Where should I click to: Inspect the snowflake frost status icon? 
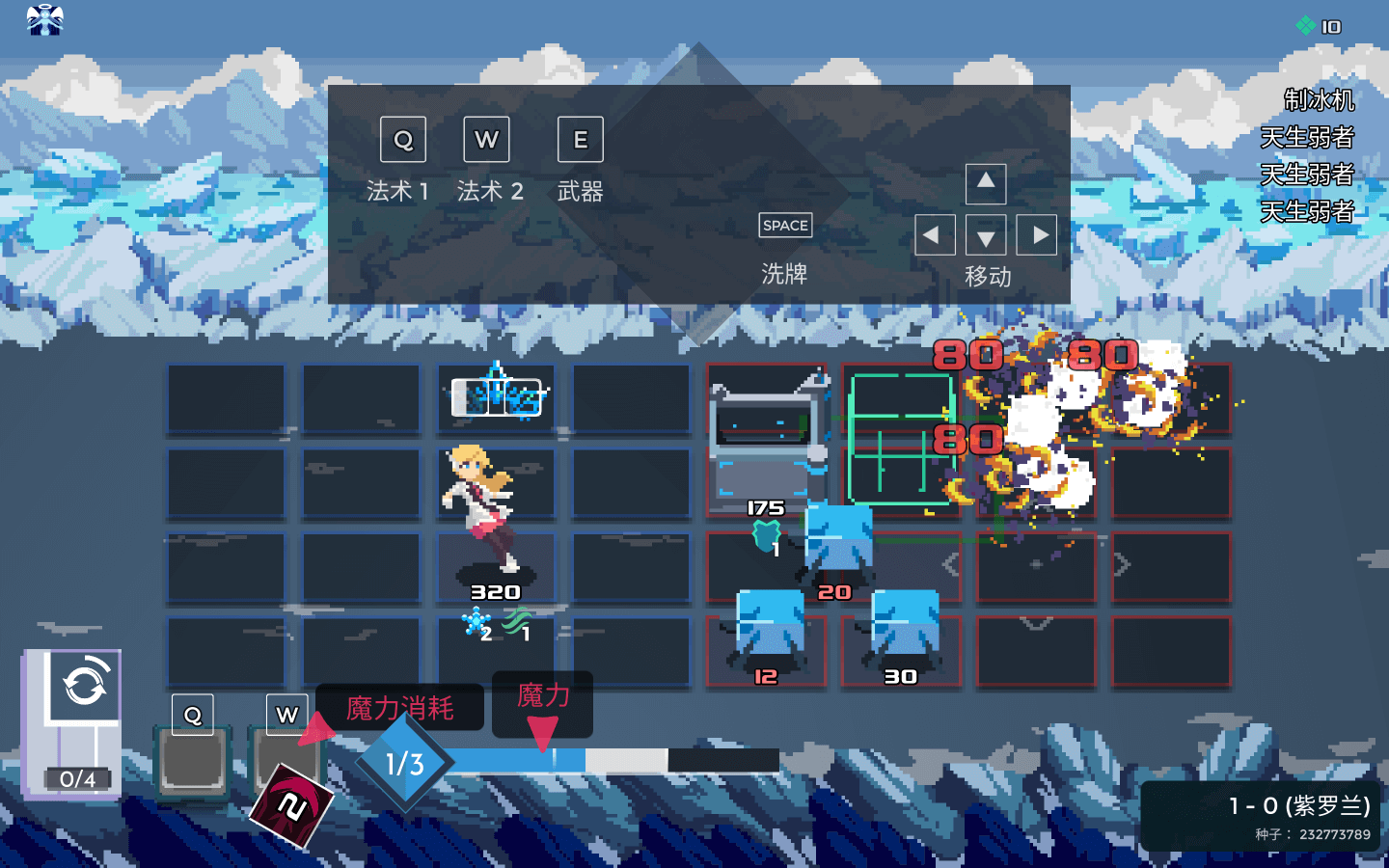click(x=476, y=622)
